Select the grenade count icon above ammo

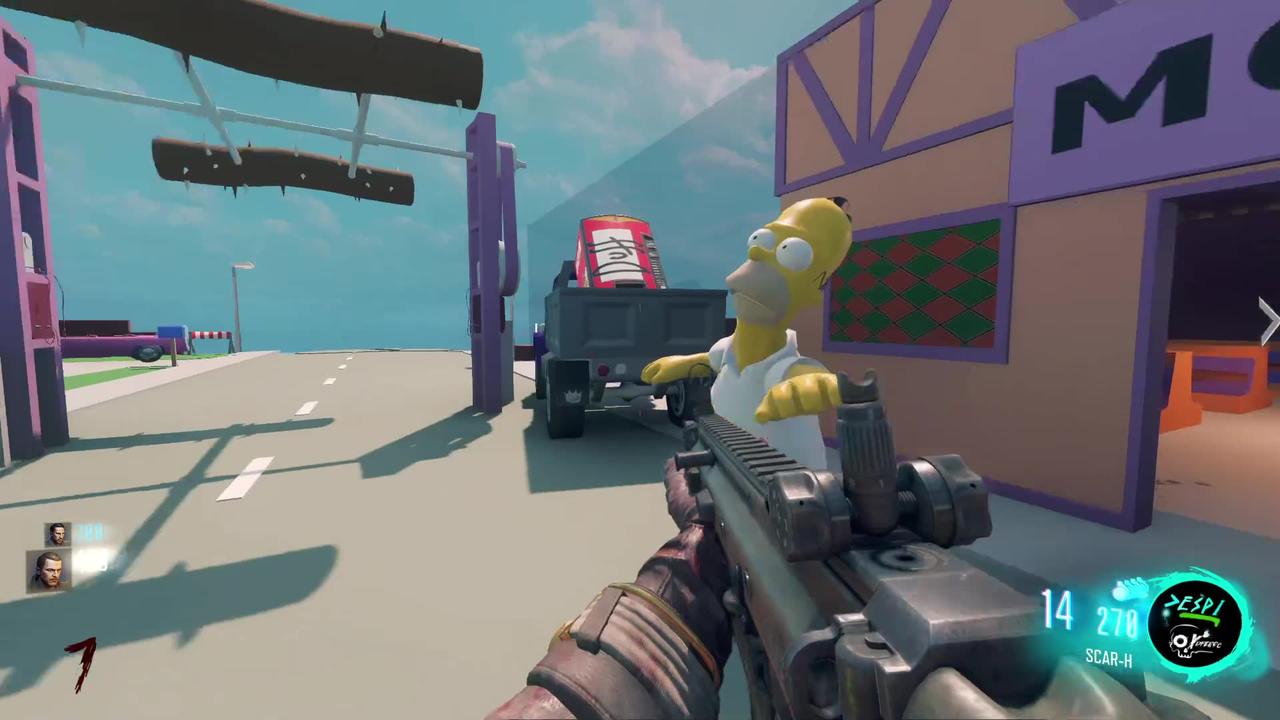1125,592
